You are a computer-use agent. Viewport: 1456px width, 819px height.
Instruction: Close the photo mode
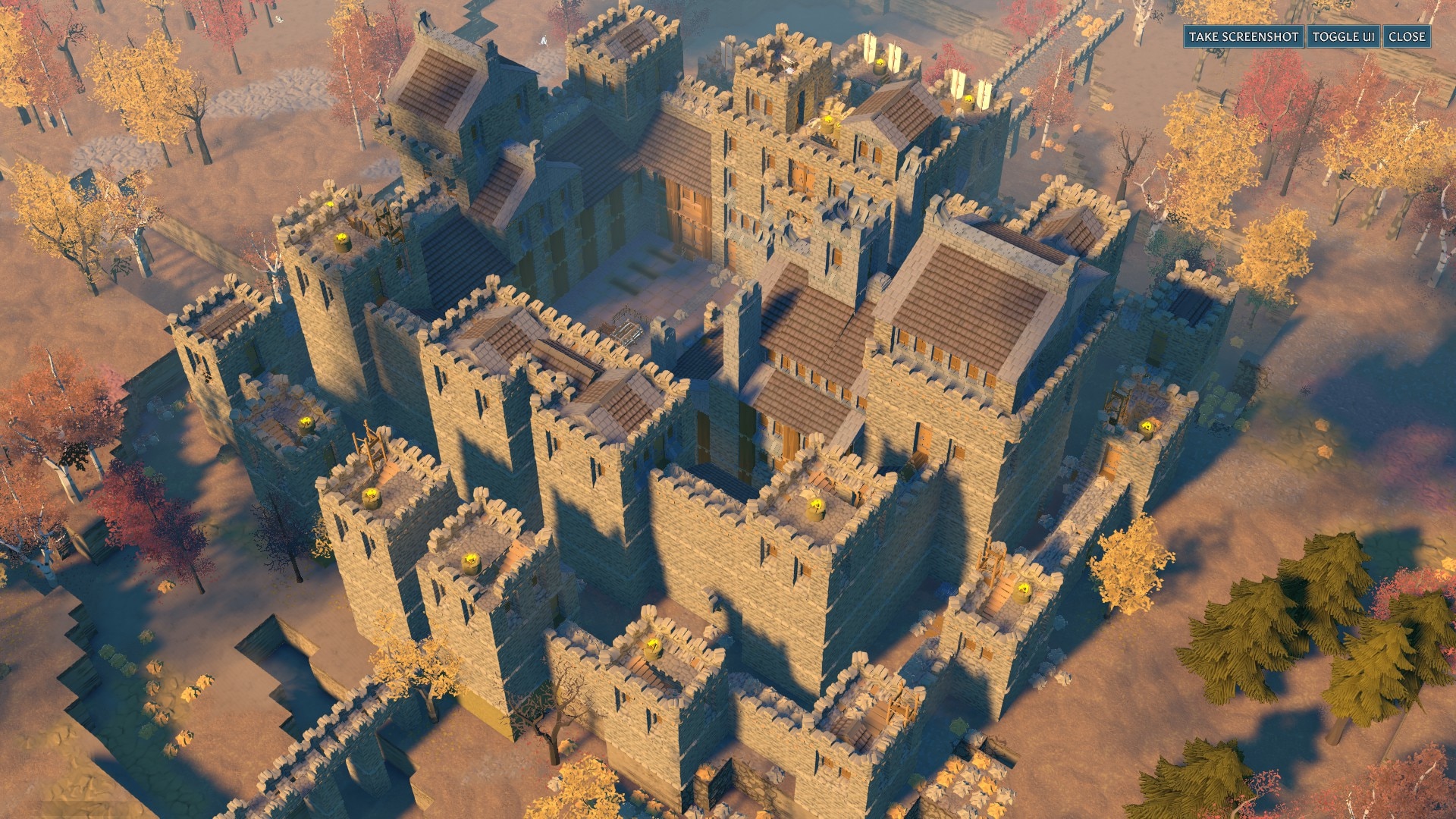pos(1407,36)
